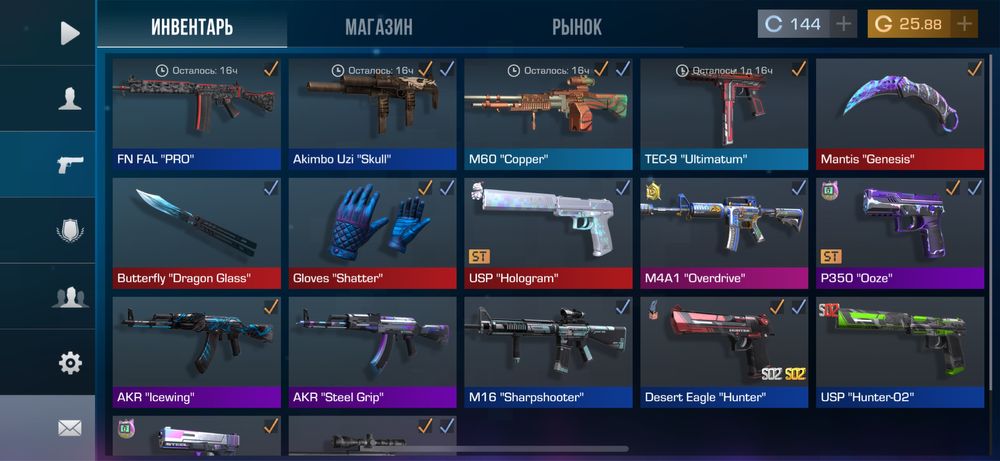The image size is (1000, 461).
Task: Pick the AKR "Icewing" skin
Action: 196,351
